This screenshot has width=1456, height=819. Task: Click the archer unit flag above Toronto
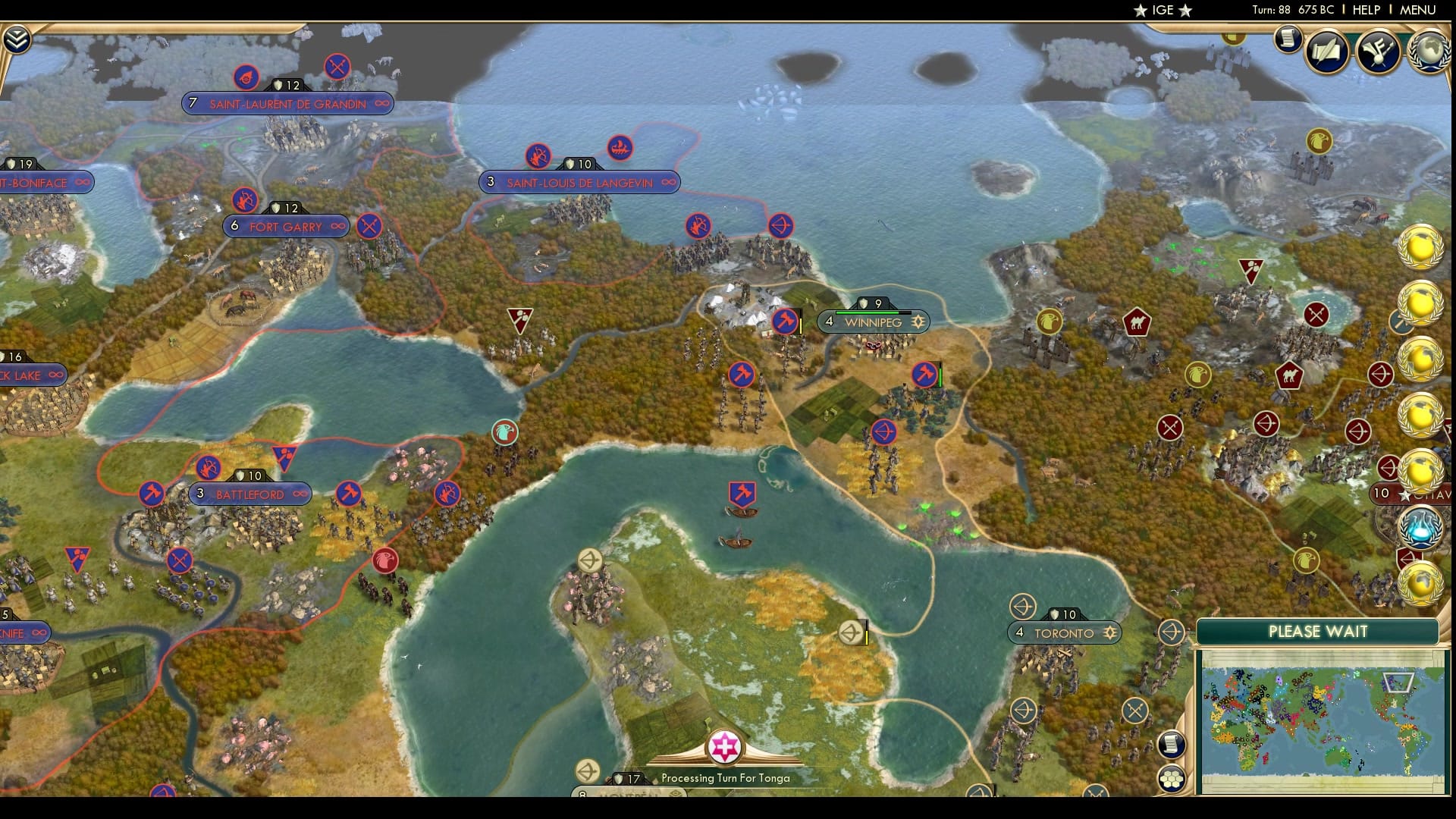click(1024, 606)
